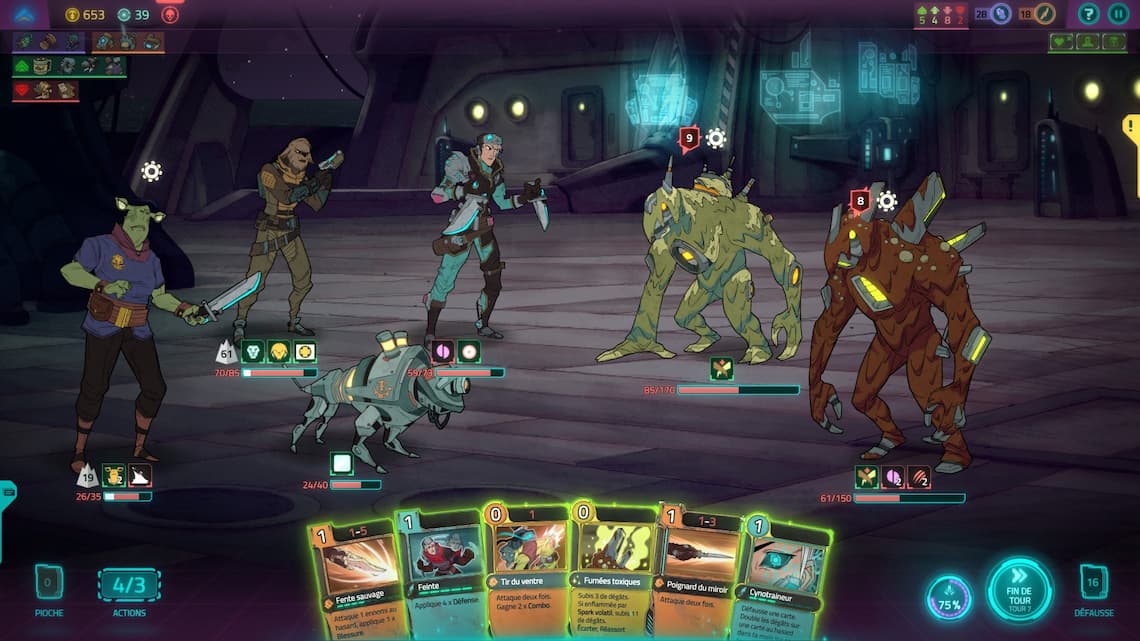Screen dimensions: 1140x641
Task: Play the Cynotraineur card
Action: pos(783,572)
